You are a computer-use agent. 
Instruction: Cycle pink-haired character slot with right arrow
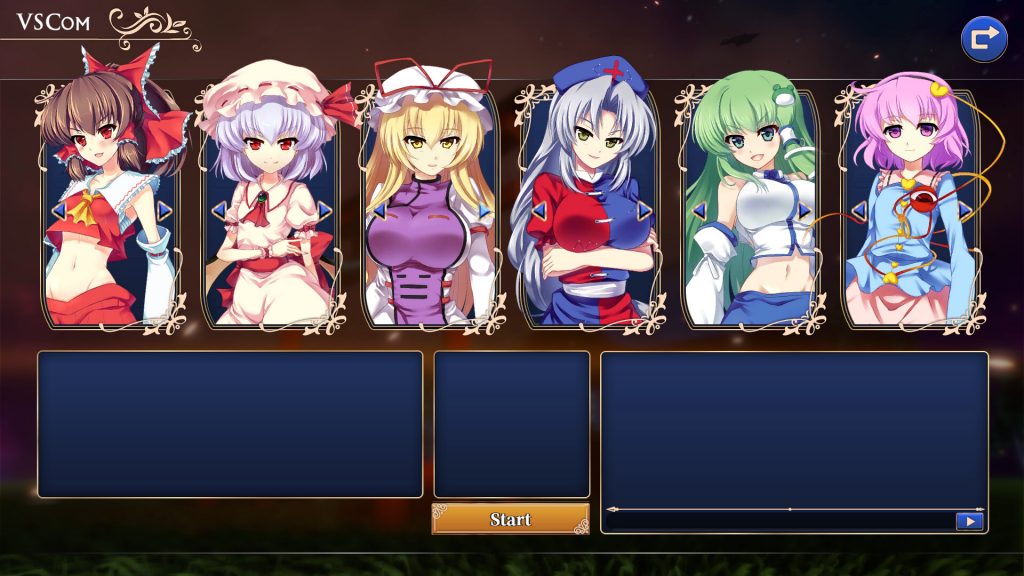964,210
